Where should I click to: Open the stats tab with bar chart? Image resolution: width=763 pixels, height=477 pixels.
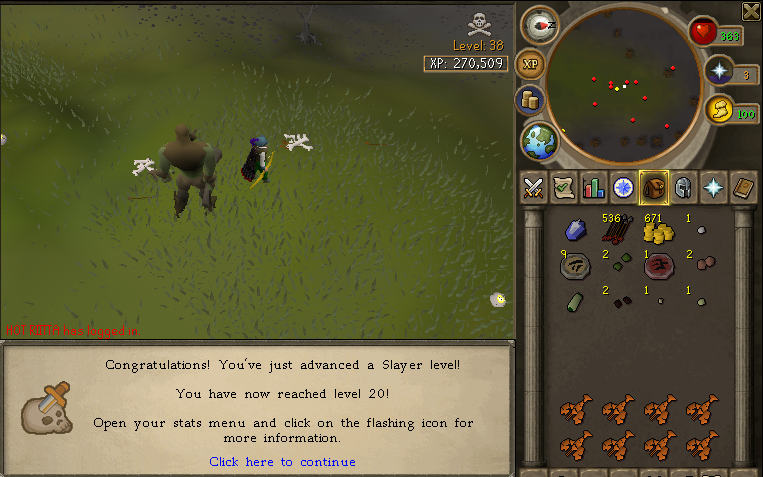point(594,187)
